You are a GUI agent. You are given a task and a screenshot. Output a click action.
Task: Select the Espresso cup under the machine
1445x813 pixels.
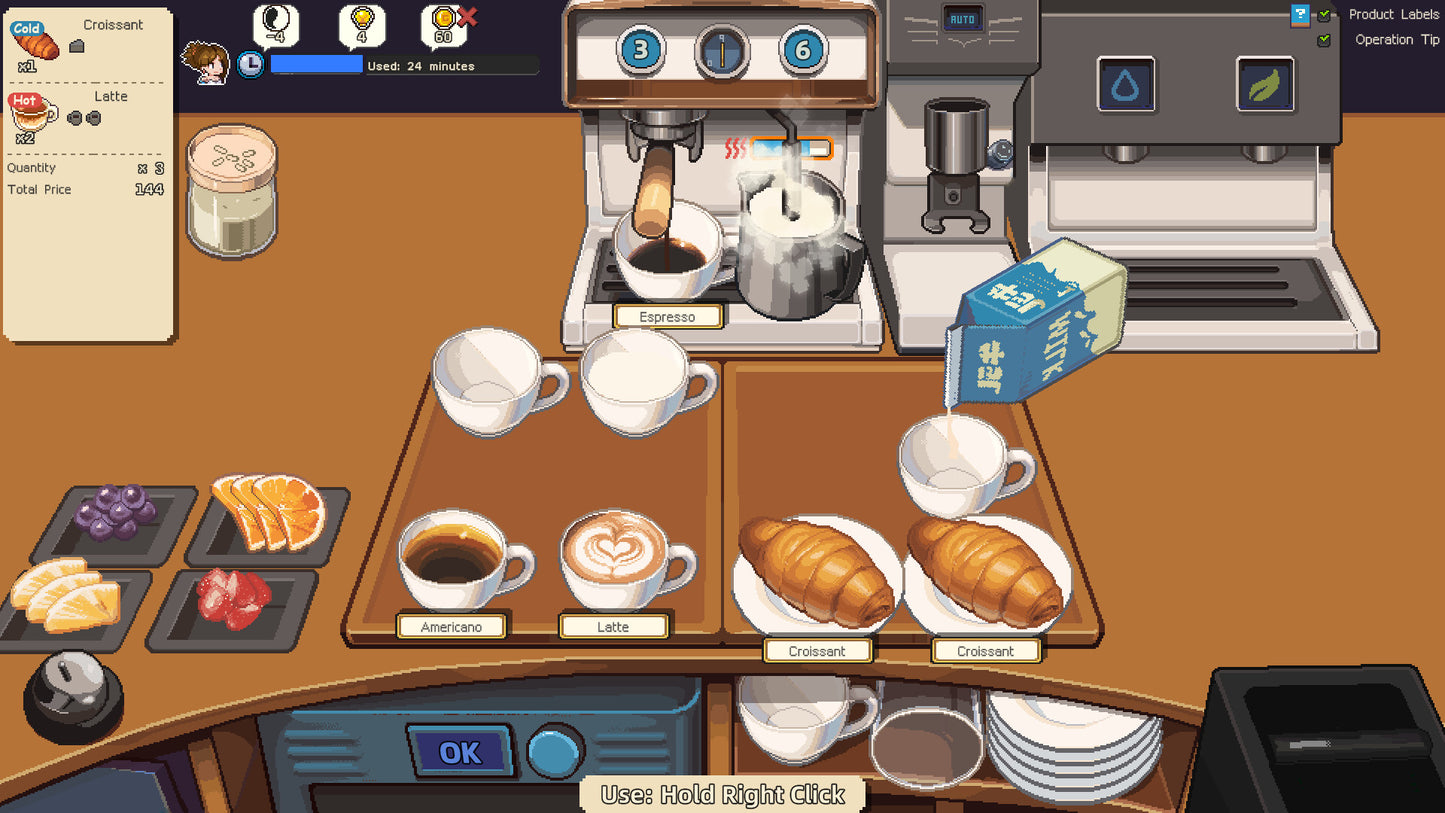coord(668,250)
